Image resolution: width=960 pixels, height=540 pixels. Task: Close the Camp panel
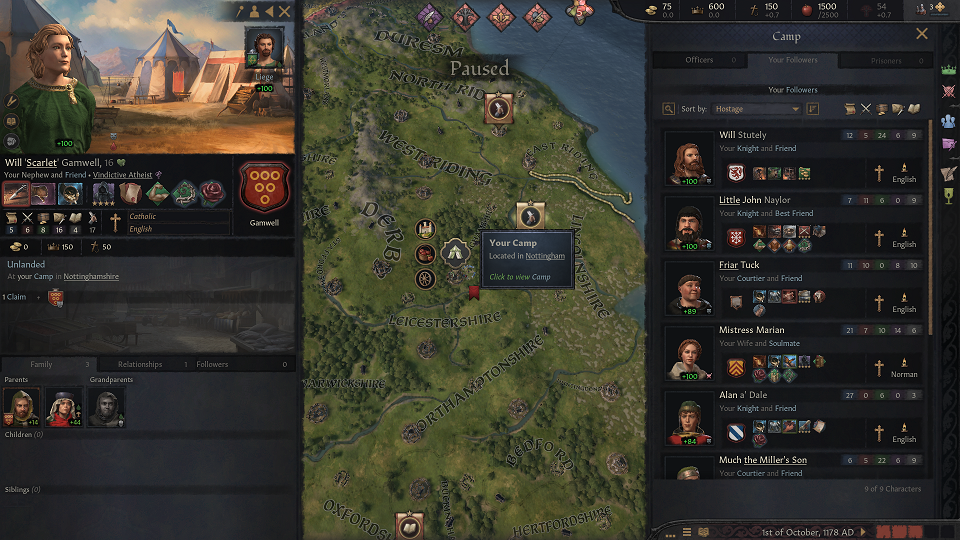pyautogui.click(x=922, y=34)
